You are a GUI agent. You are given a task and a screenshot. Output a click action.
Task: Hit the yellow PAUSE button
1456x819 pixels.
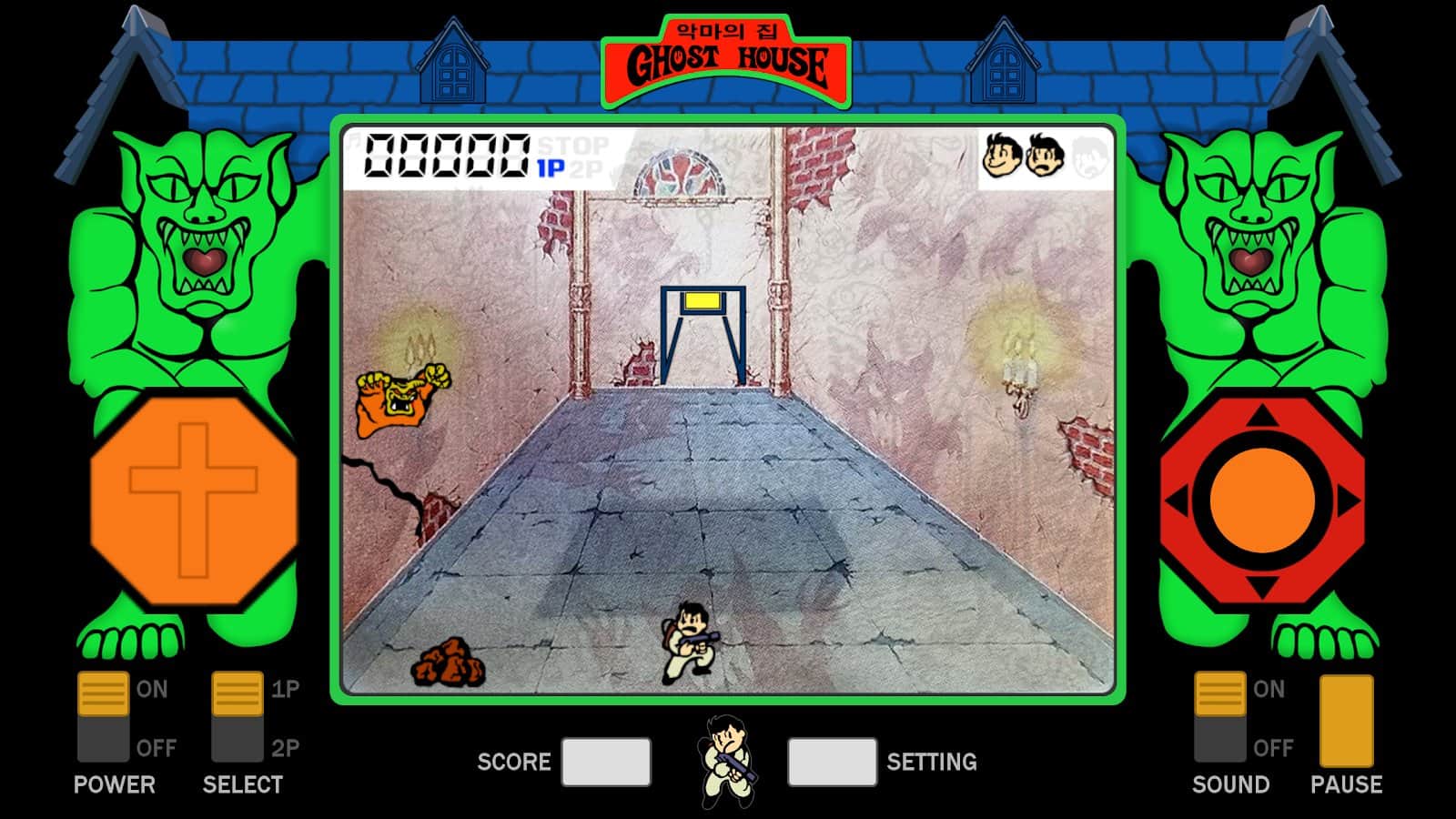tap(1346, 721)
